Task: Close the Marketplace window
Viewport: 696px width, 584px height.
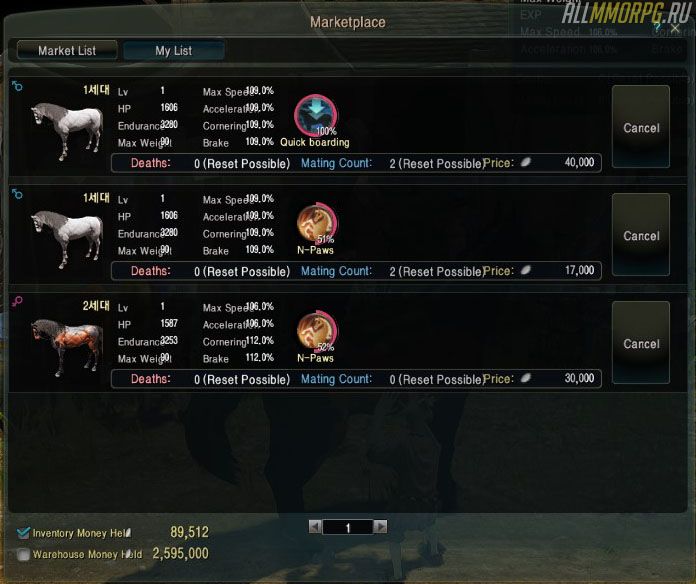Action: click(674, 30)
